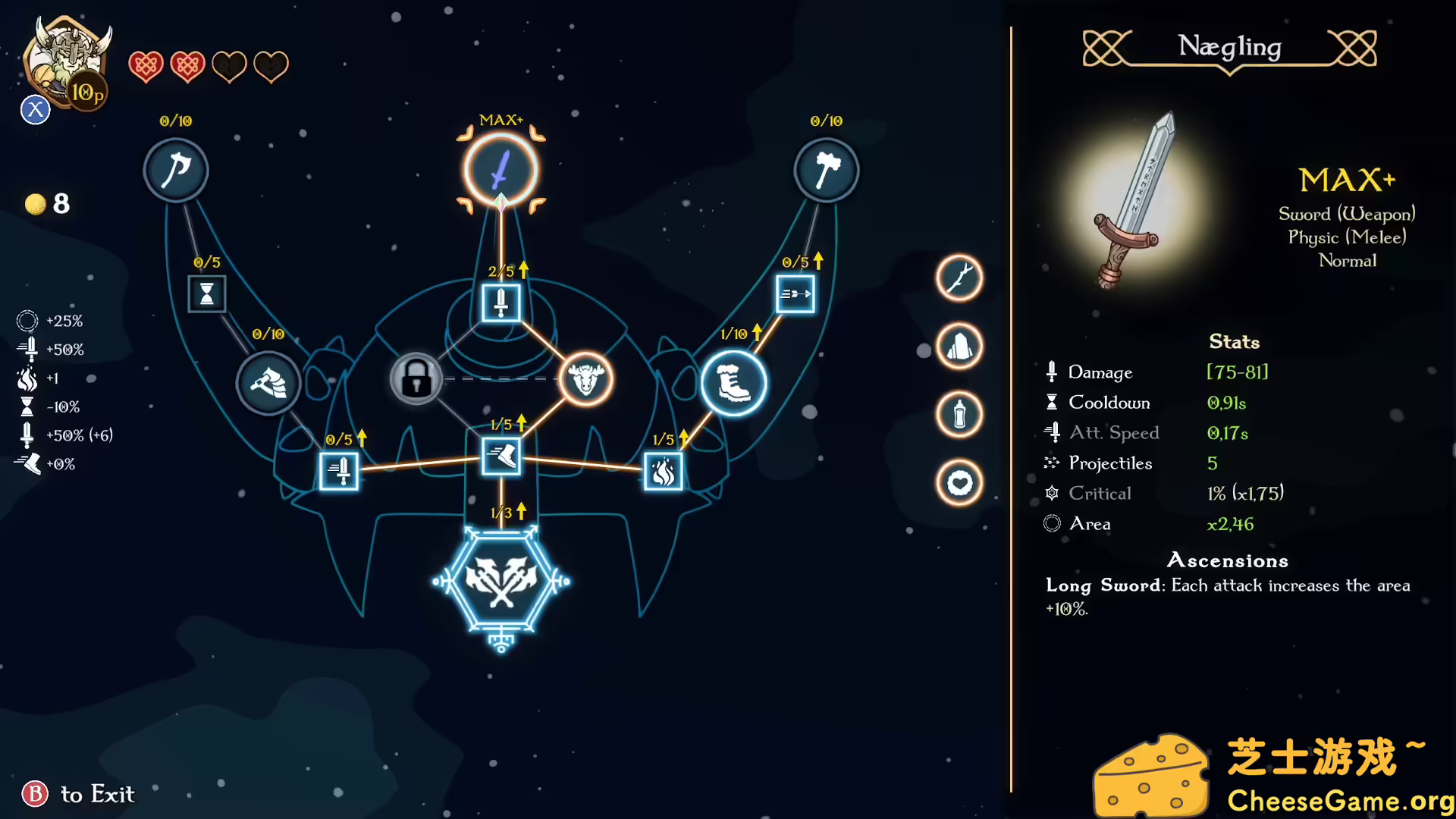Image resolution: width=1456 pixels, height=819 pixels.
Task: Select the hammer weapon node
Action: click(x=826, y=170)
